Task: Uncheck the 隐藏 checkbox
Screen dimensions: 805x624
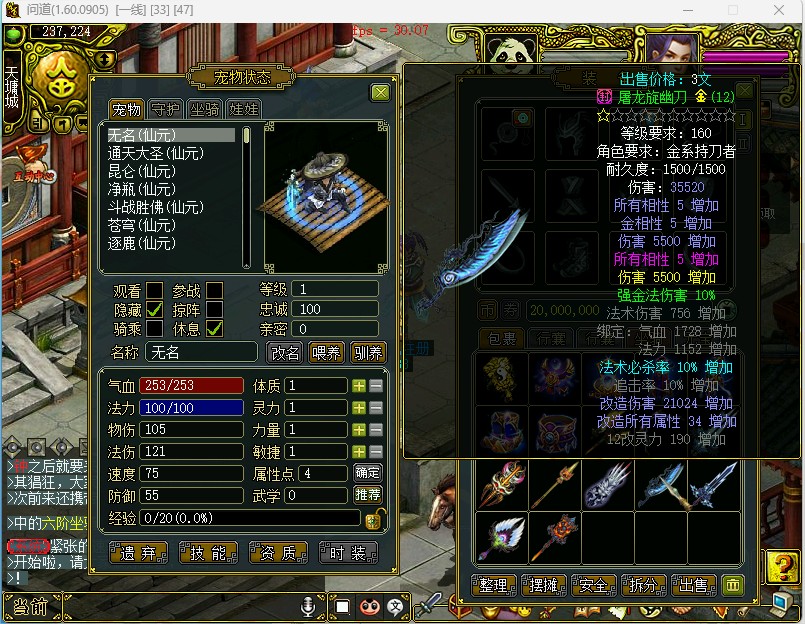Action: pos(155,310)
